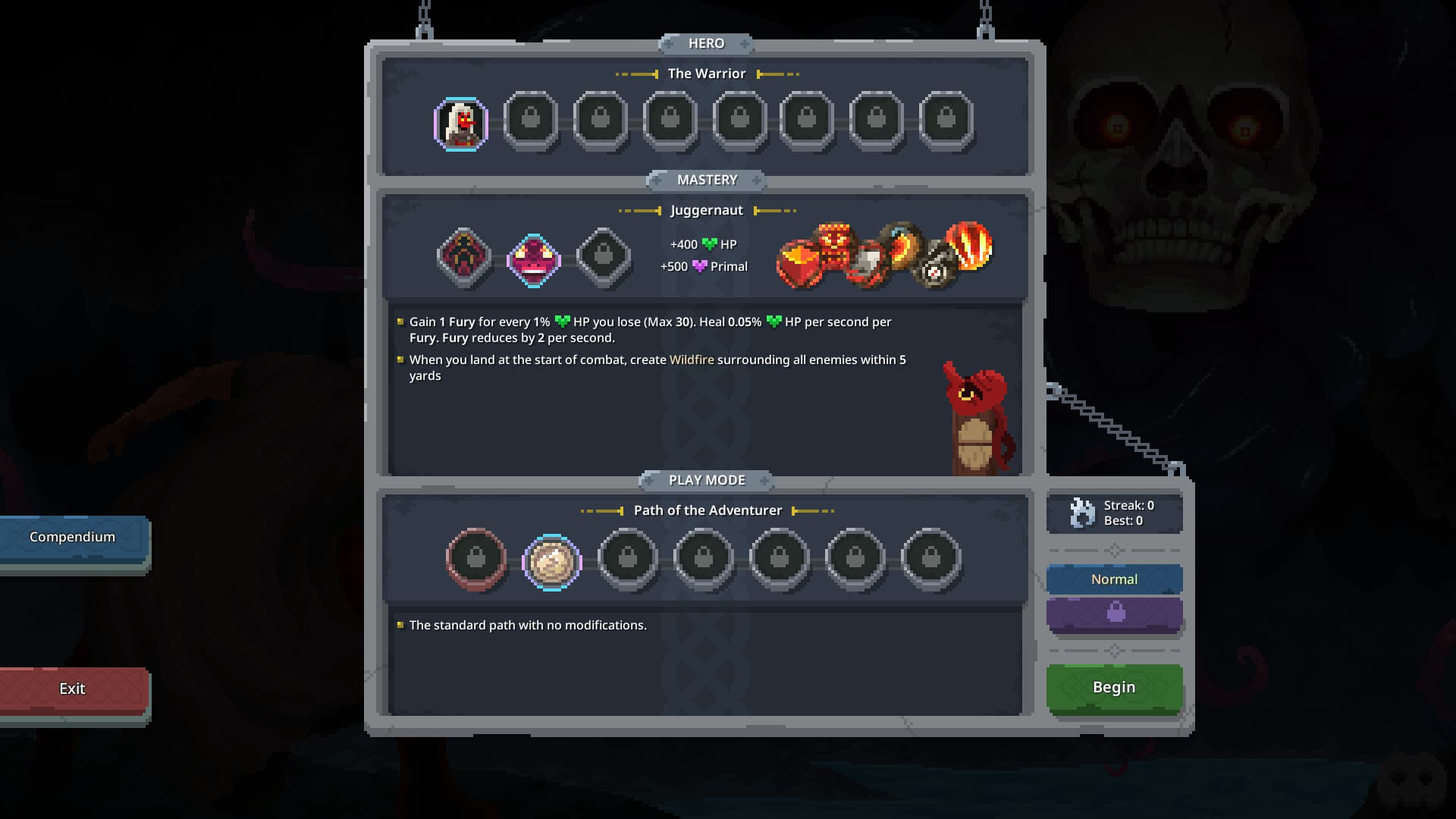This screenshot has width=1456, height=819.
Task: Inspect the red shield ability icon
Action: (800, 262)
